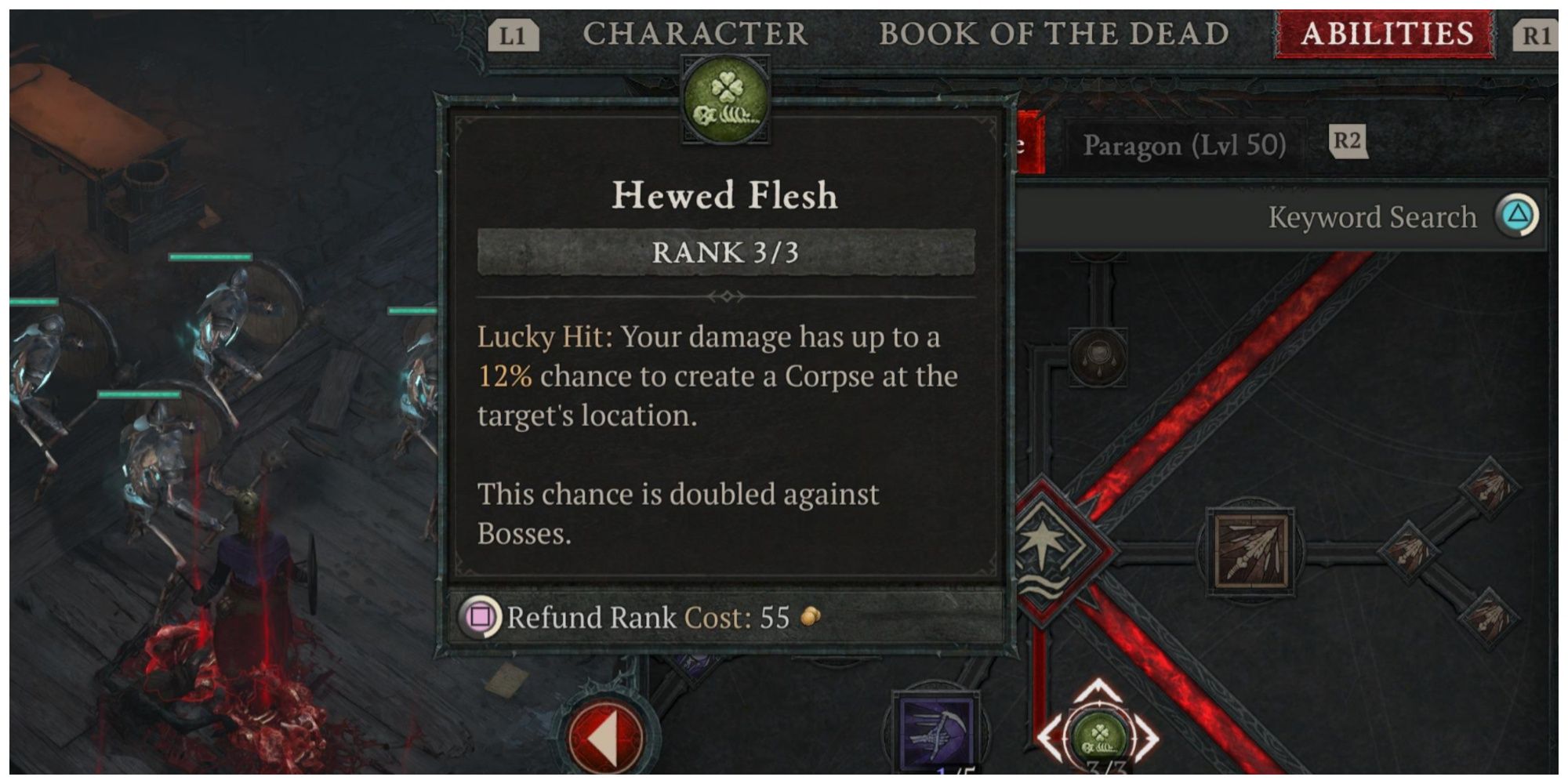Image resolution: width=1568 pixels, height=784 pixels.
Task: Open the Keyword Search field
Action: [1372, 217]
